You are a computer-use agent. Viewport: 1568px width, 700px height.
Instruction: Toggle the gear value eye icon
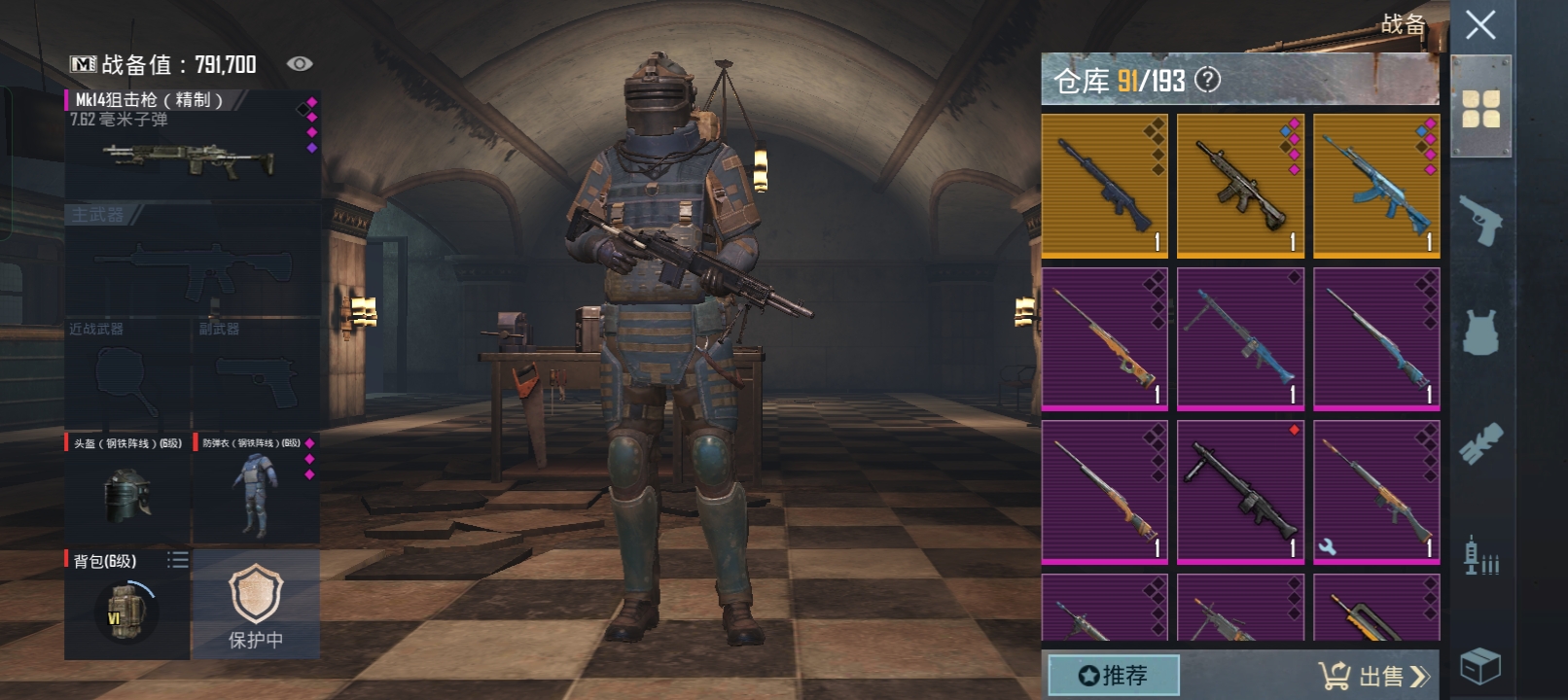coord(300,64)
